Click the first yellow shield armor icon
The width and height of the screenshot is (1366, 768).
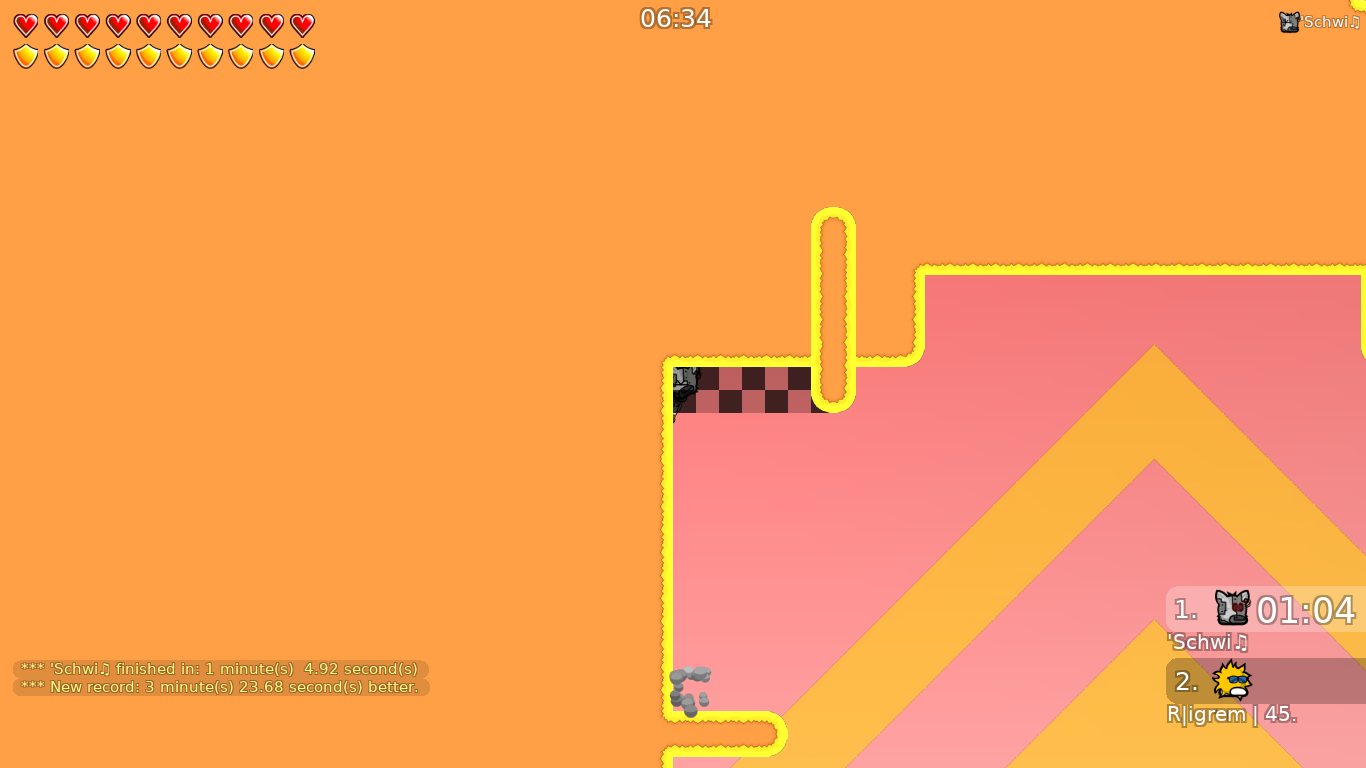[x=24, y=56]
